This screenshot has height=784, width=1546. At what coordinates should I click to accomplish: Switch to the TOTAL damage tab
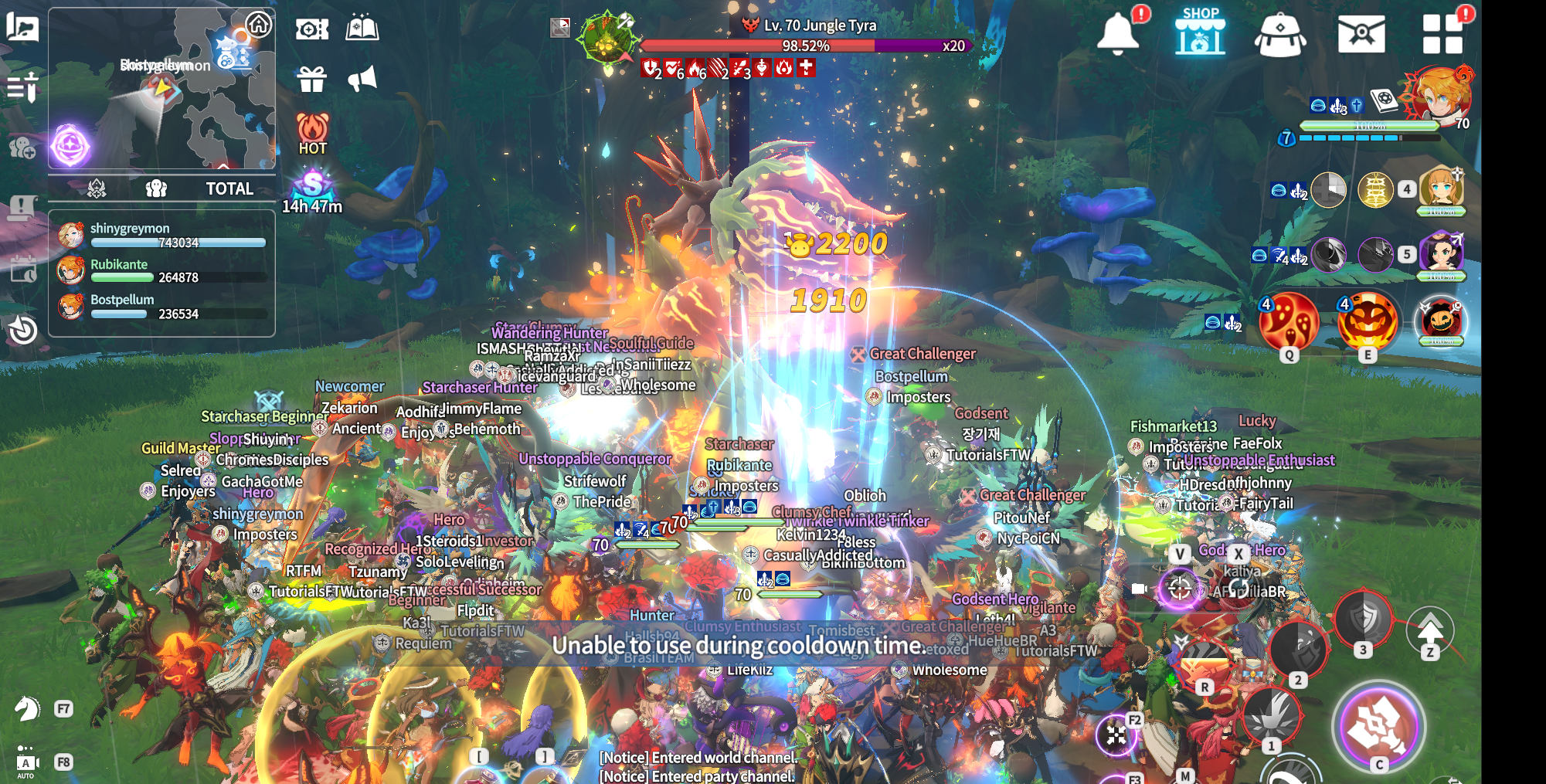coord(229,188)
